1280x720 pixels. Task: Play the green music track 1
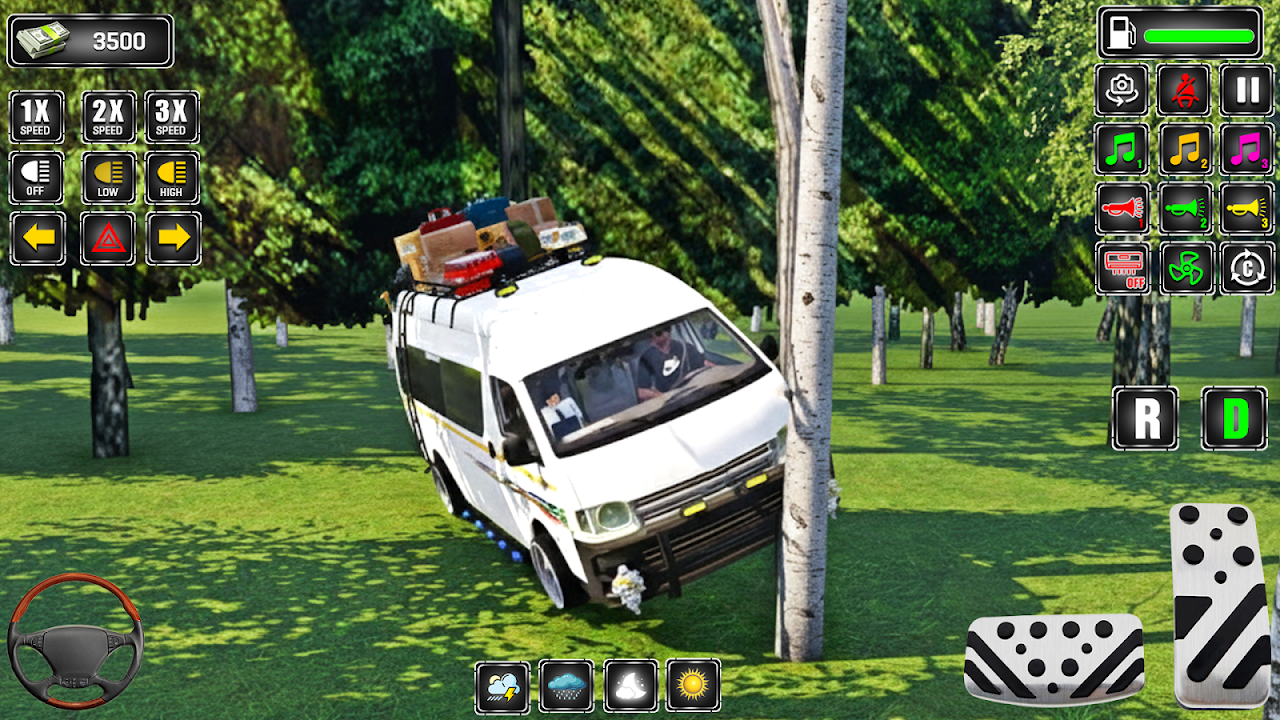(x=1122, y=150)
